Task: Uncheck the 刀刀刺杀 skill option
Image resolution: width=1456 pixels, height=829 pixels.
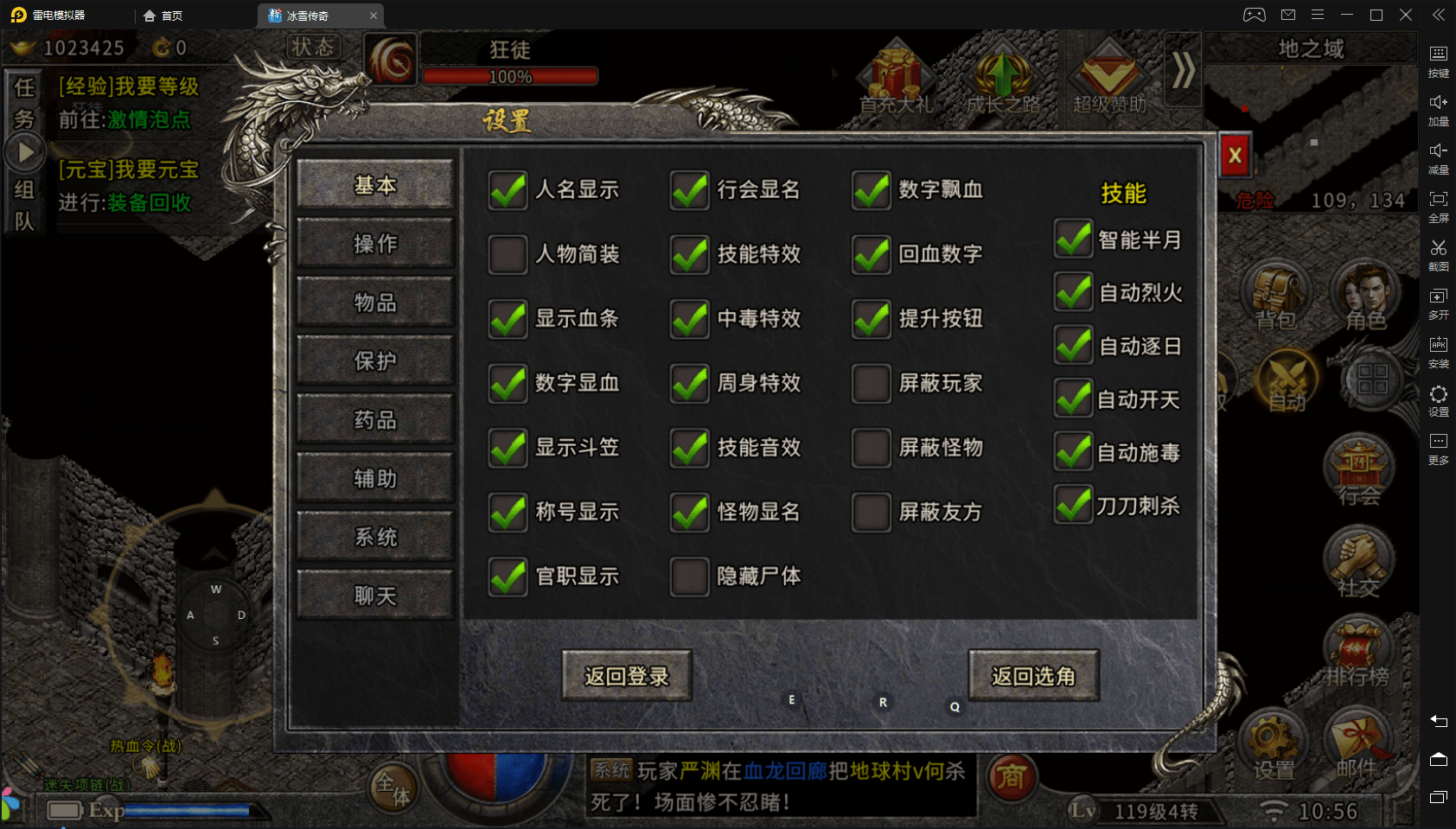Action: pos(1073,506)
